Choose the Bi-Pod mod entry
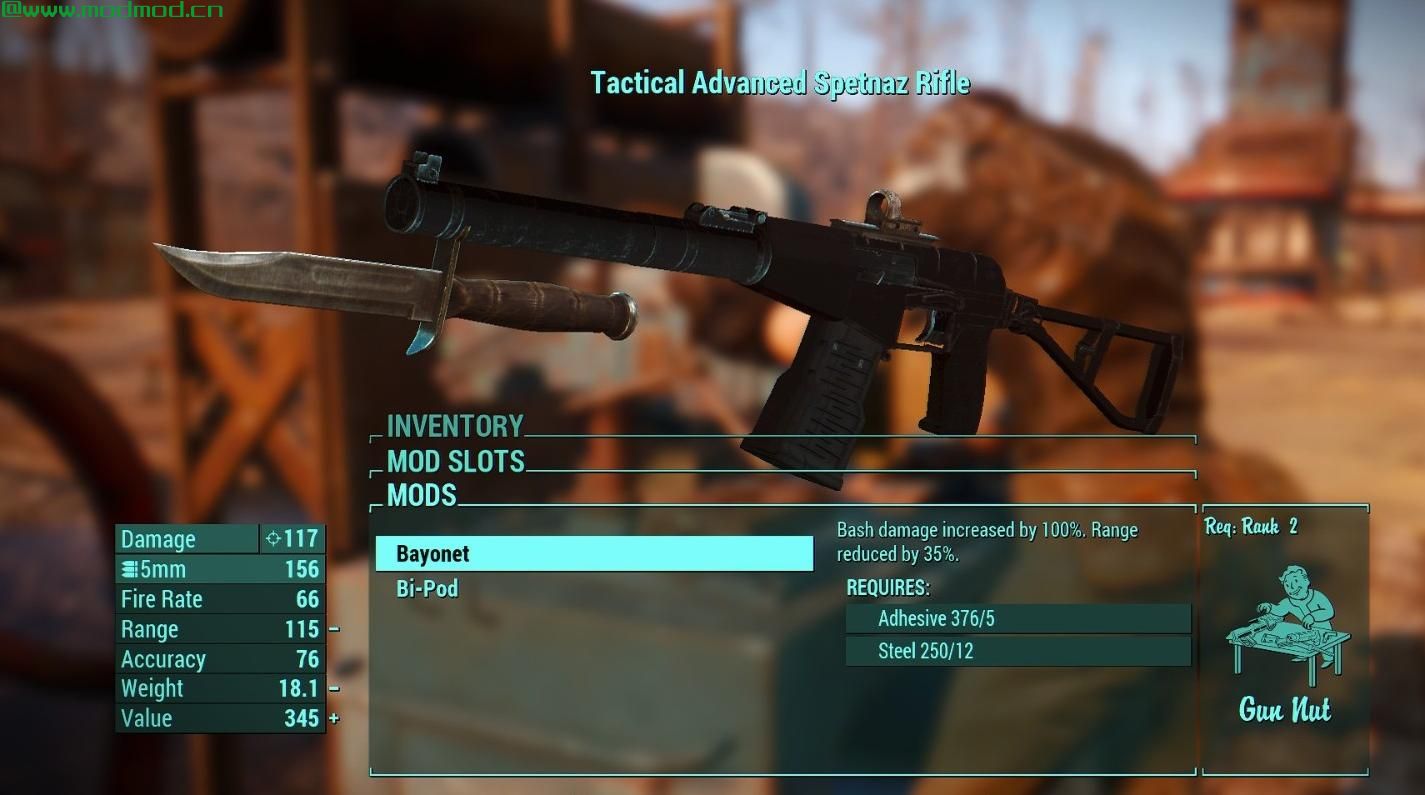 [x=427, y=589]
